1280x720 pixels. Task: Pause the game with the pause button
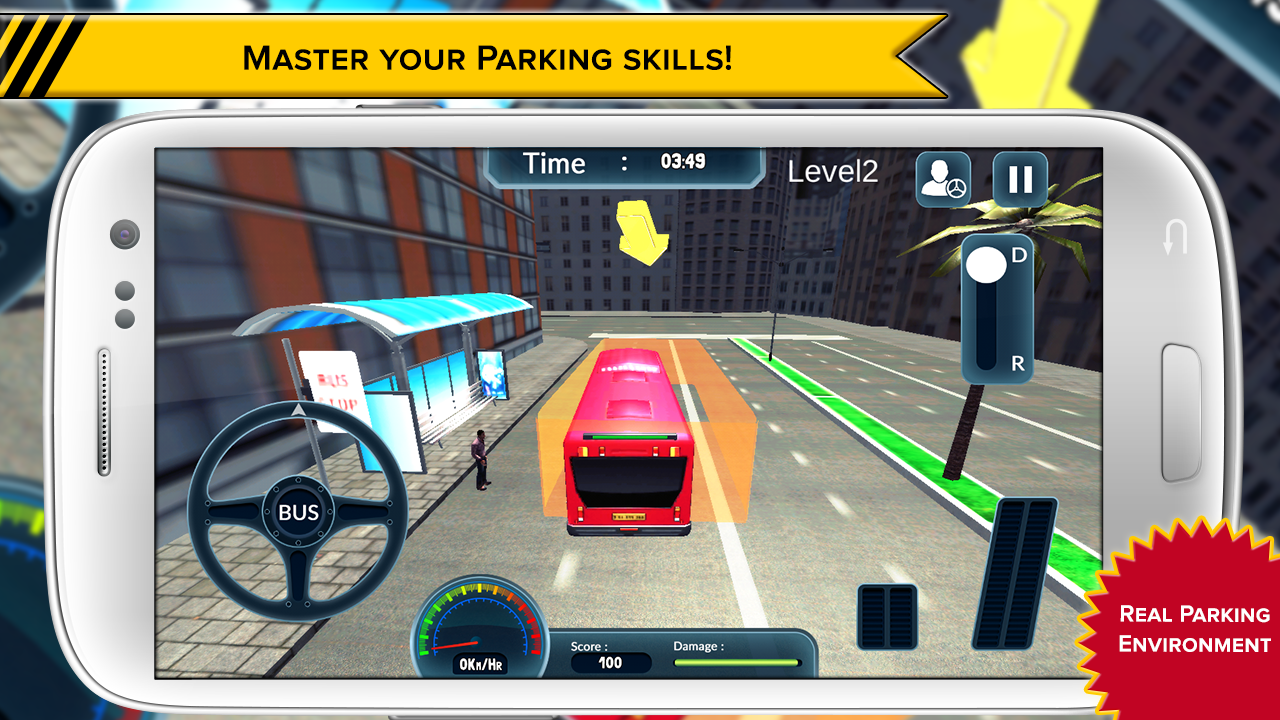click(1019, 180)
